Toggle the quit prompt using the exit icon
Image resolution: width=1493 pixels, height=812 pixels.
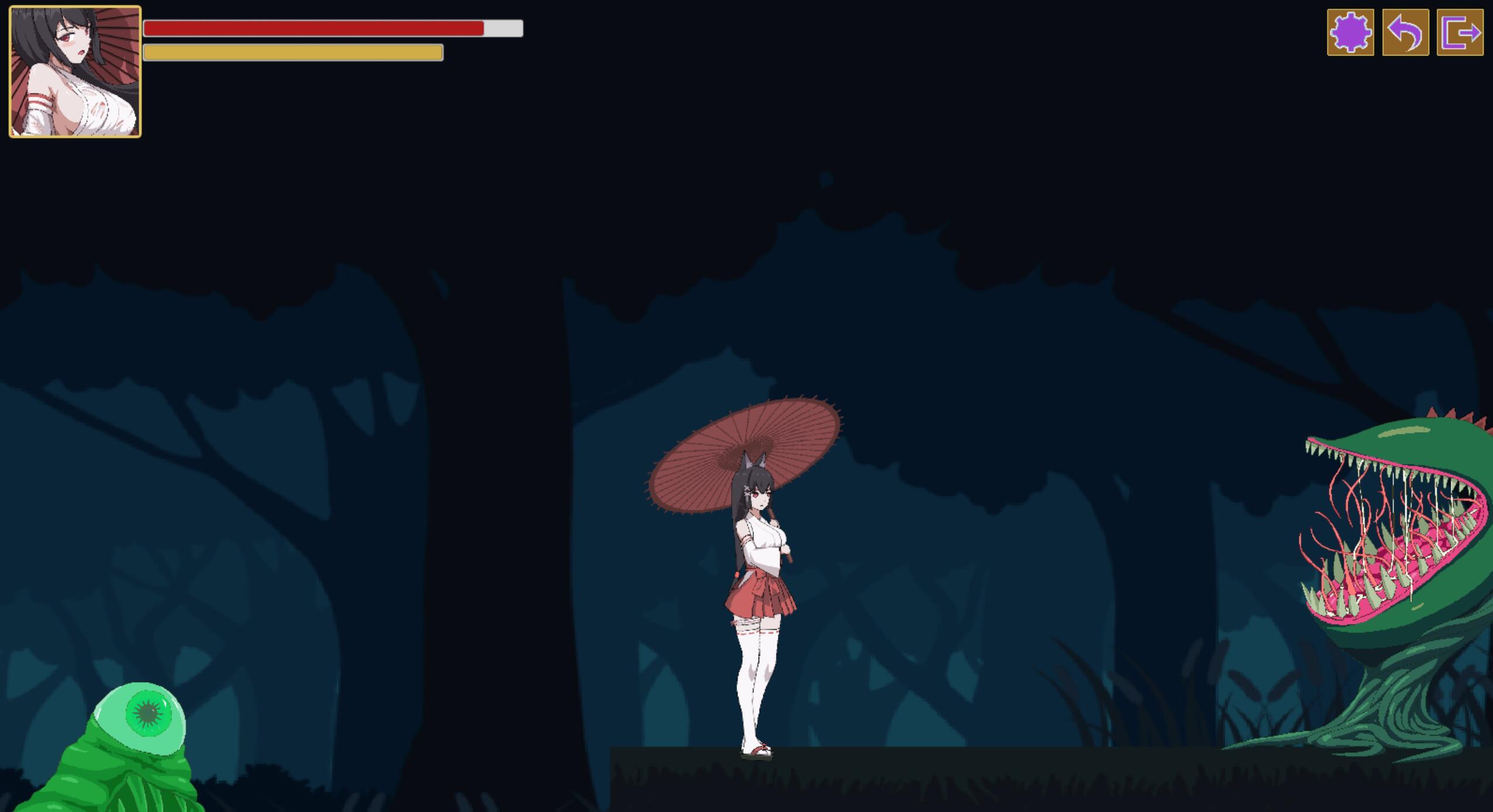1462,33
